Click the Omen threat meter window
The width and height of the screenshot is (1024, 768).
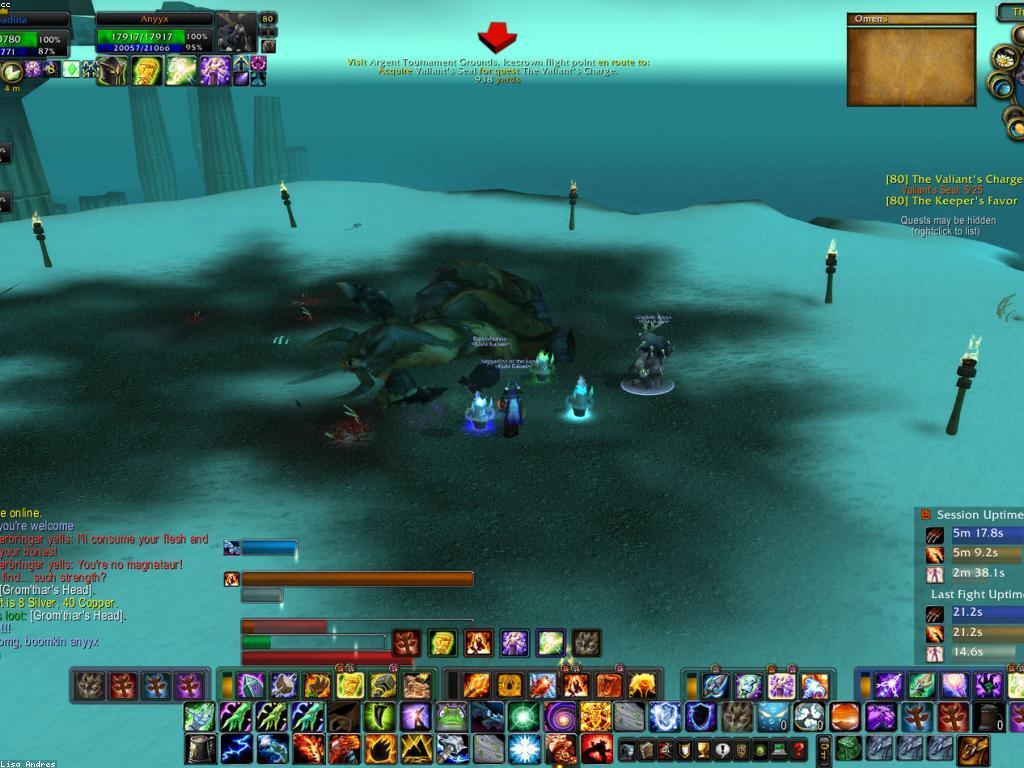[910, 60]
